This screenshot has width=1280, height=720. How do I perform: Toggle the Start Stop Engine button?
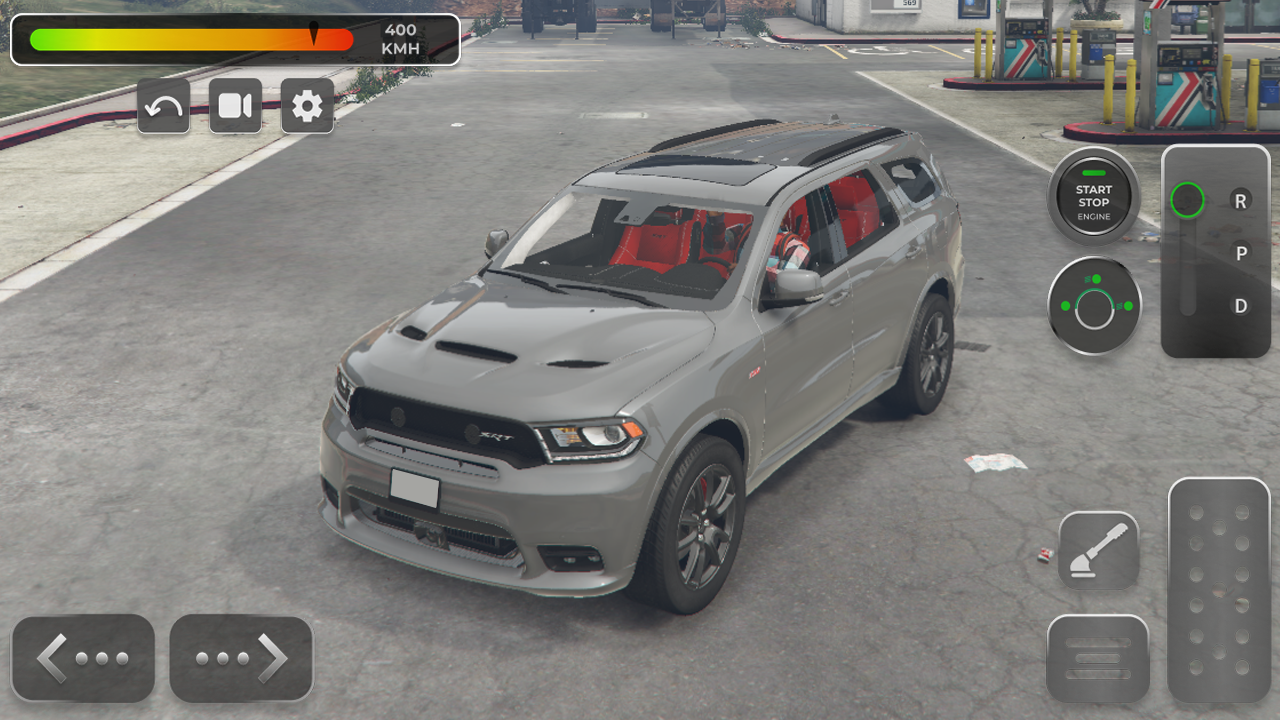[1093, 196]
